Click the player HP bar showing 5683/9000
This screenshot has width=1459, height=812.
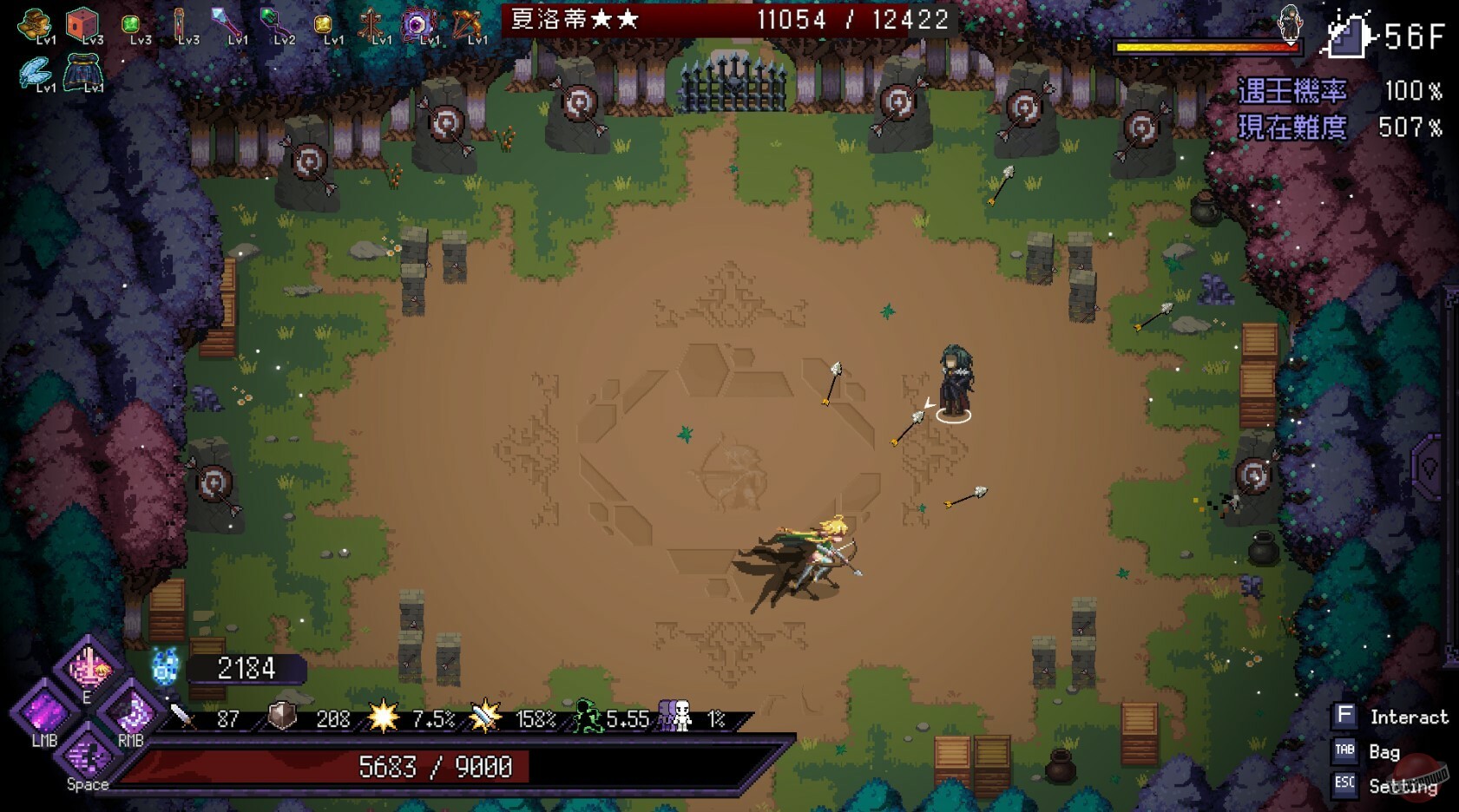(x=434, y=767)
